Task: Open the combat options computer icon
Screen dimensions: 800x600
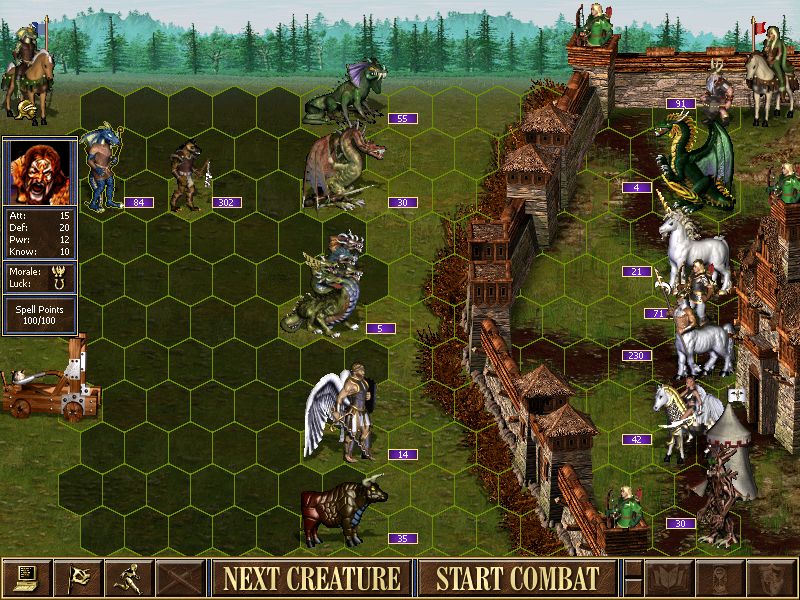Action: (26, 578)
